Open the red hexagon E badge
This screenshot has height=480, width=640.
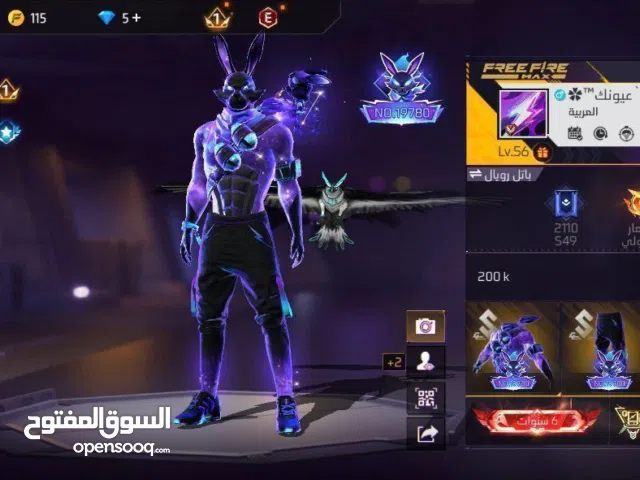coord(268,18)
